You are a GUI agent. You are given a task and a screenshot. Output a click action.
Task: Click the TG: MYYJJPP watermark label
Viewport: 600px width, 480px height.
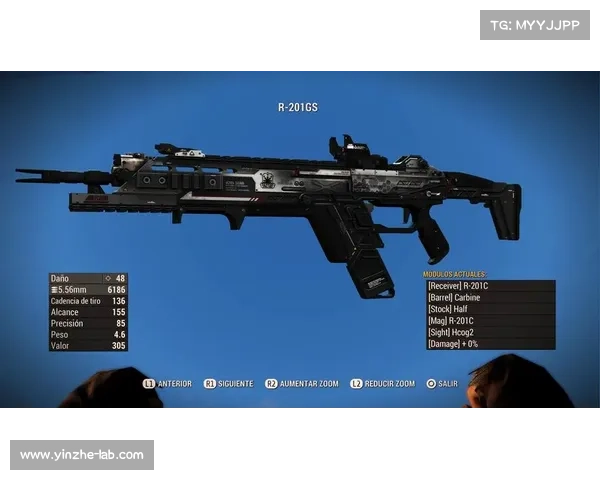pyautogui.click(x=536, y=24)
